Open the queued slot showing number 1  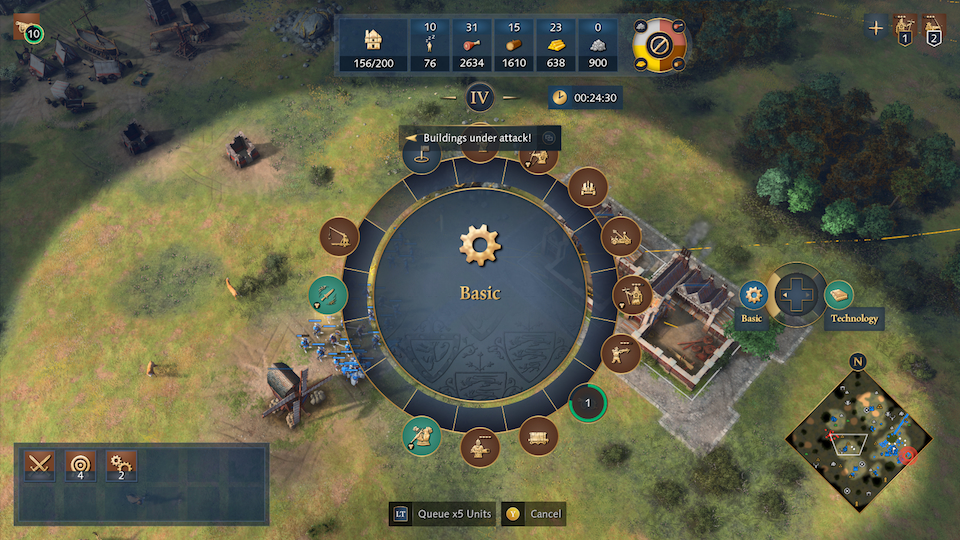(588, 404)
